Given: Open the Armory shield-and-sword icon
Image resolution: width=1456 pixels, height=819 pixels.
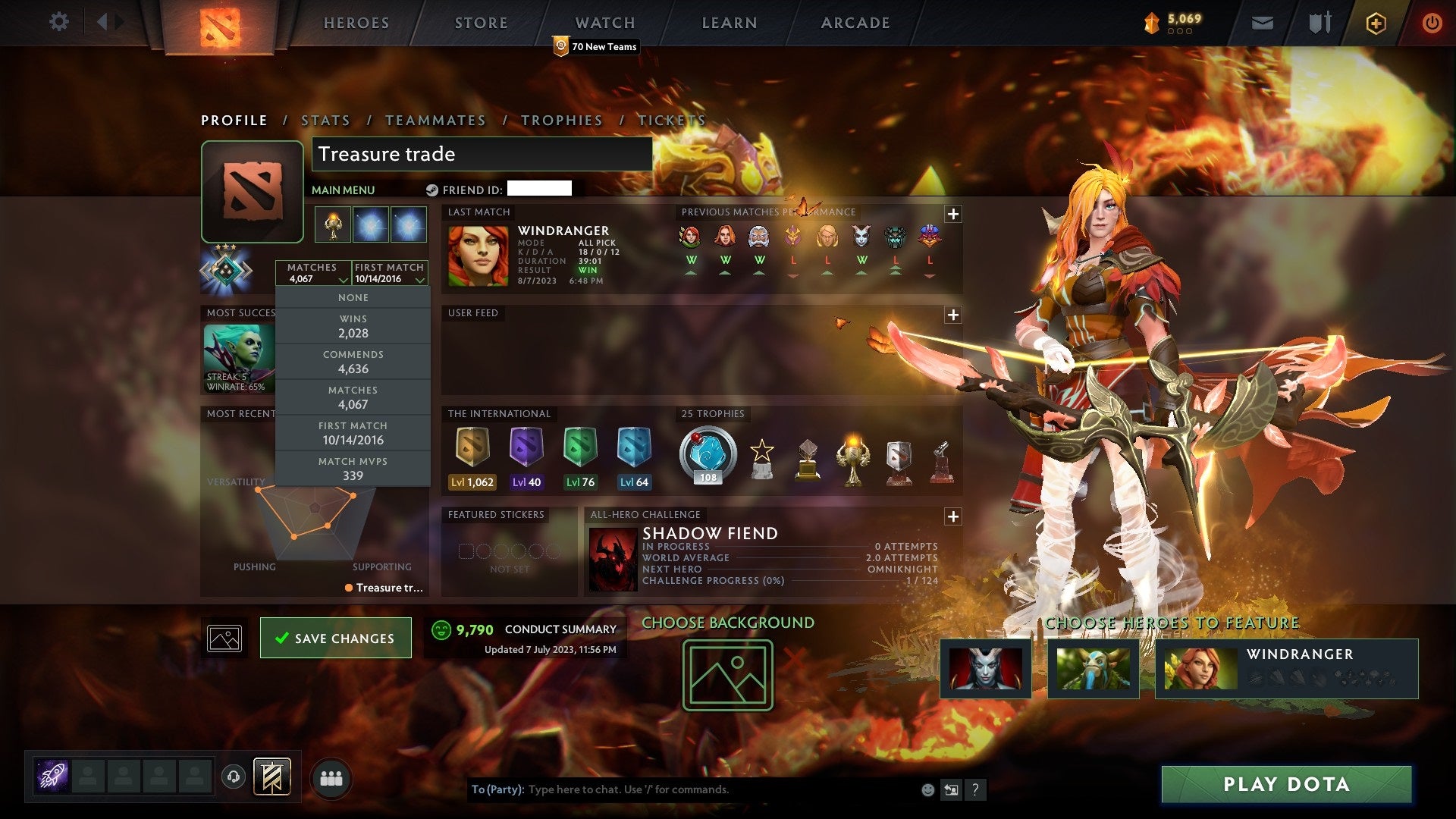Looking at the screenshot, I should [x=1319, y=23].
